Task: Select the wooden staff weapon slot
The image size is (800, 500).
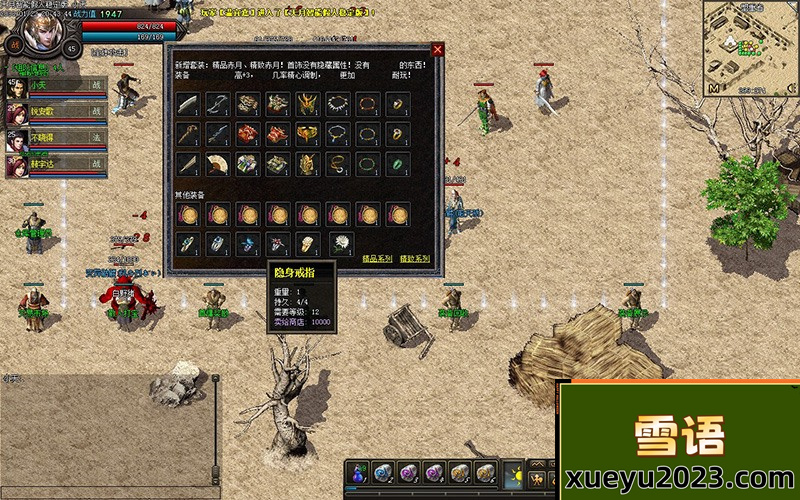Action: coord(188,134)
